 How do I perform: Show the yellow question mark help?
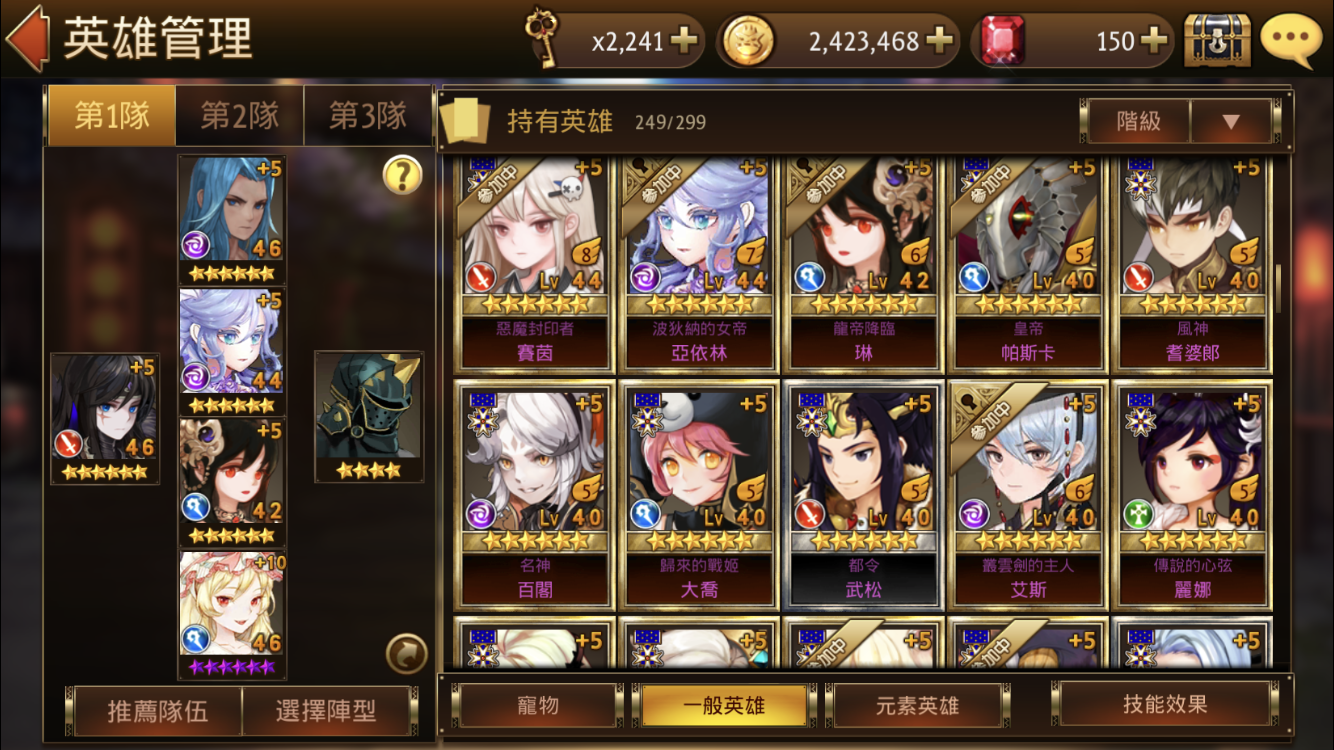pyautogui.click(x=402, y=176)
